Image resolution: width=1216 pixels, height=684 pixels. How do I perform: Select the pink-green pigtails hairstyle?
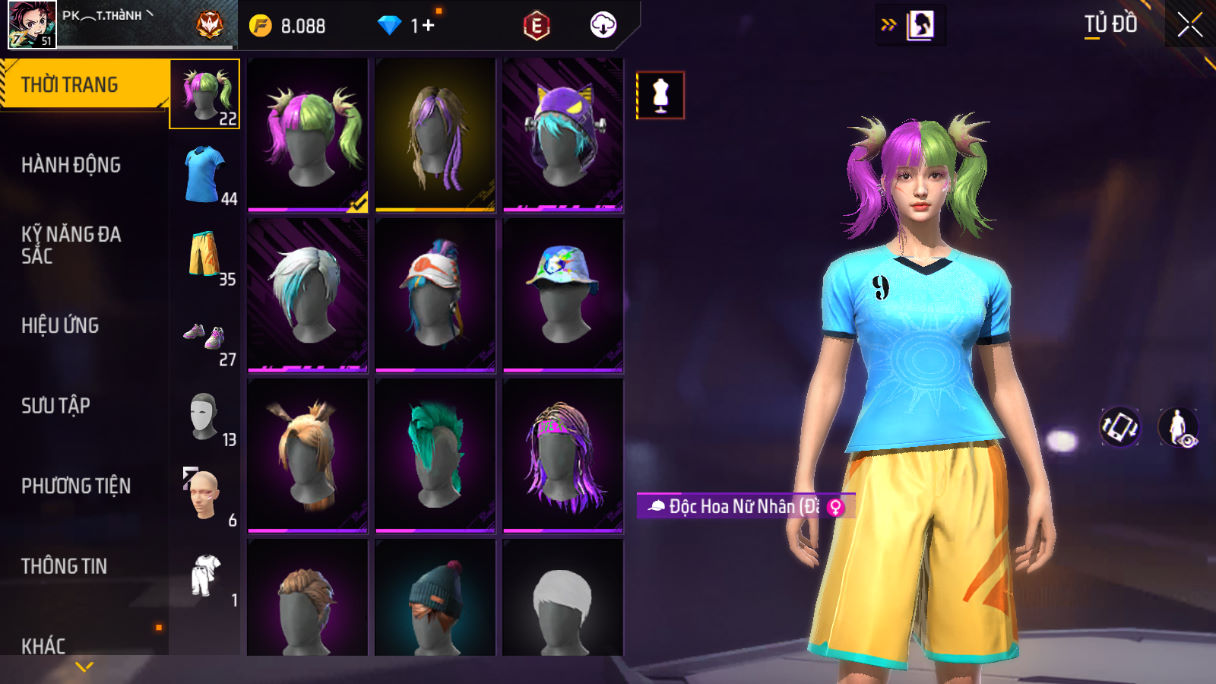tap(308, 134)
